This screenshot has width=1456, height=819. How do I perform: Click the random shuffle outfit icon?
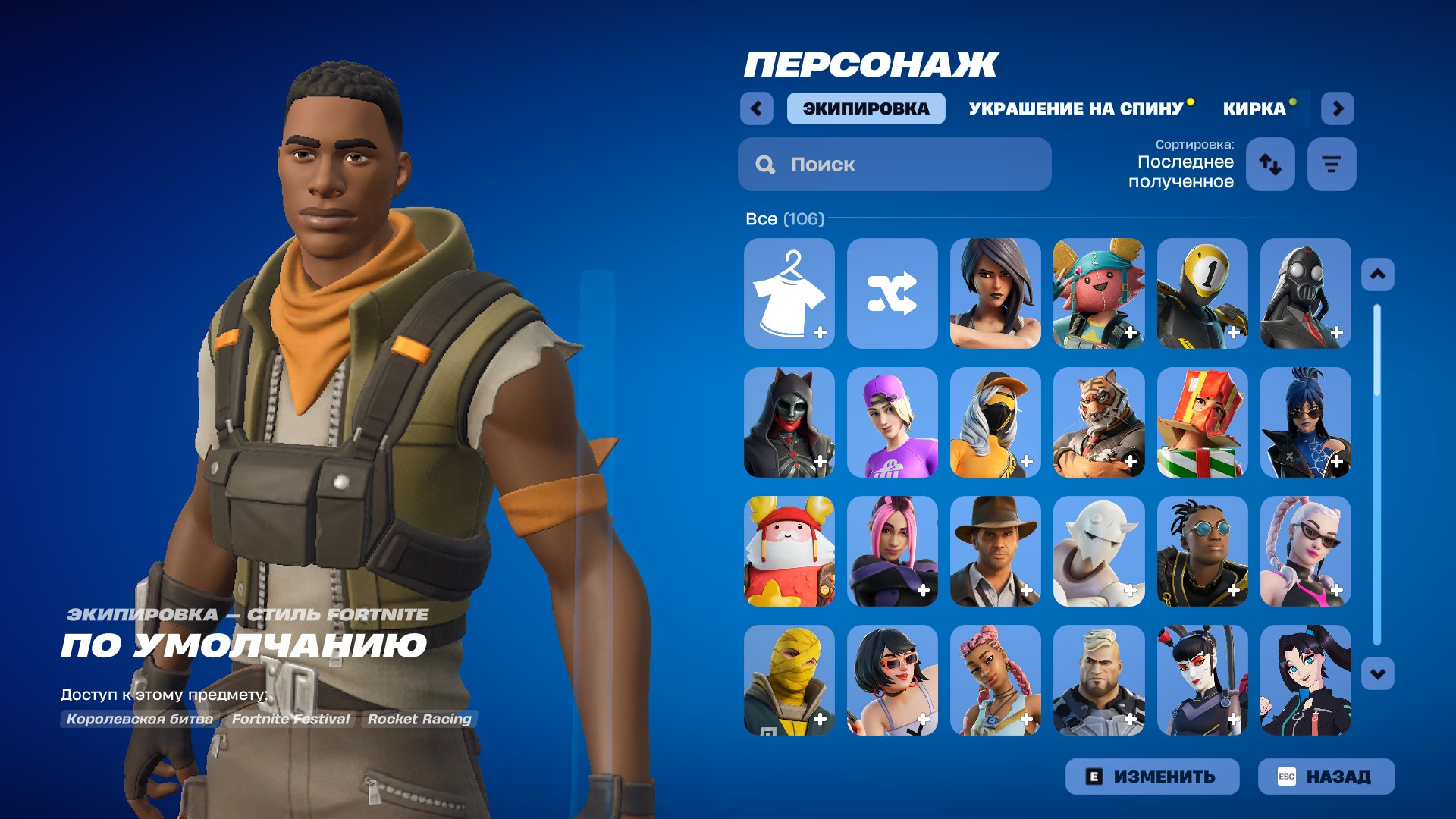[892, 293]
